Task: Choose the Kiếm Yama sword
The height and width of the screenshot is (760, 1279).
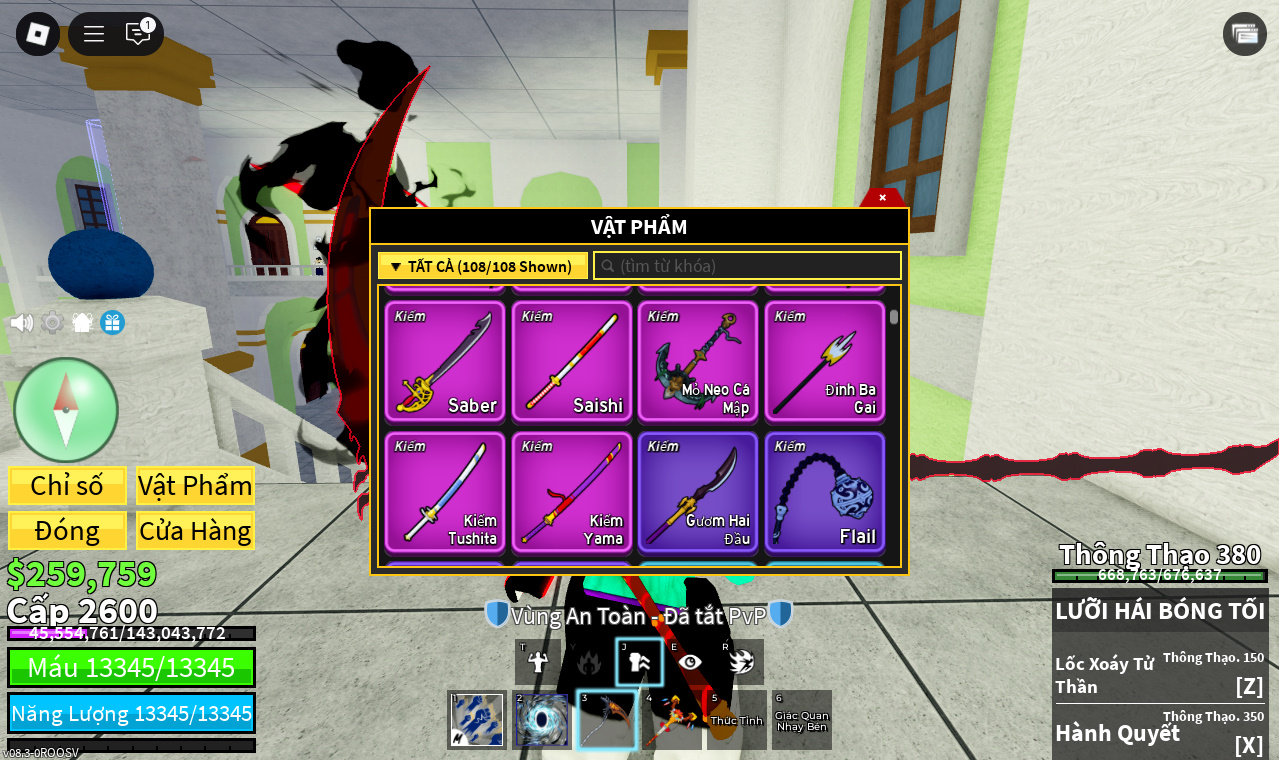Action: (x=572, y=492)
